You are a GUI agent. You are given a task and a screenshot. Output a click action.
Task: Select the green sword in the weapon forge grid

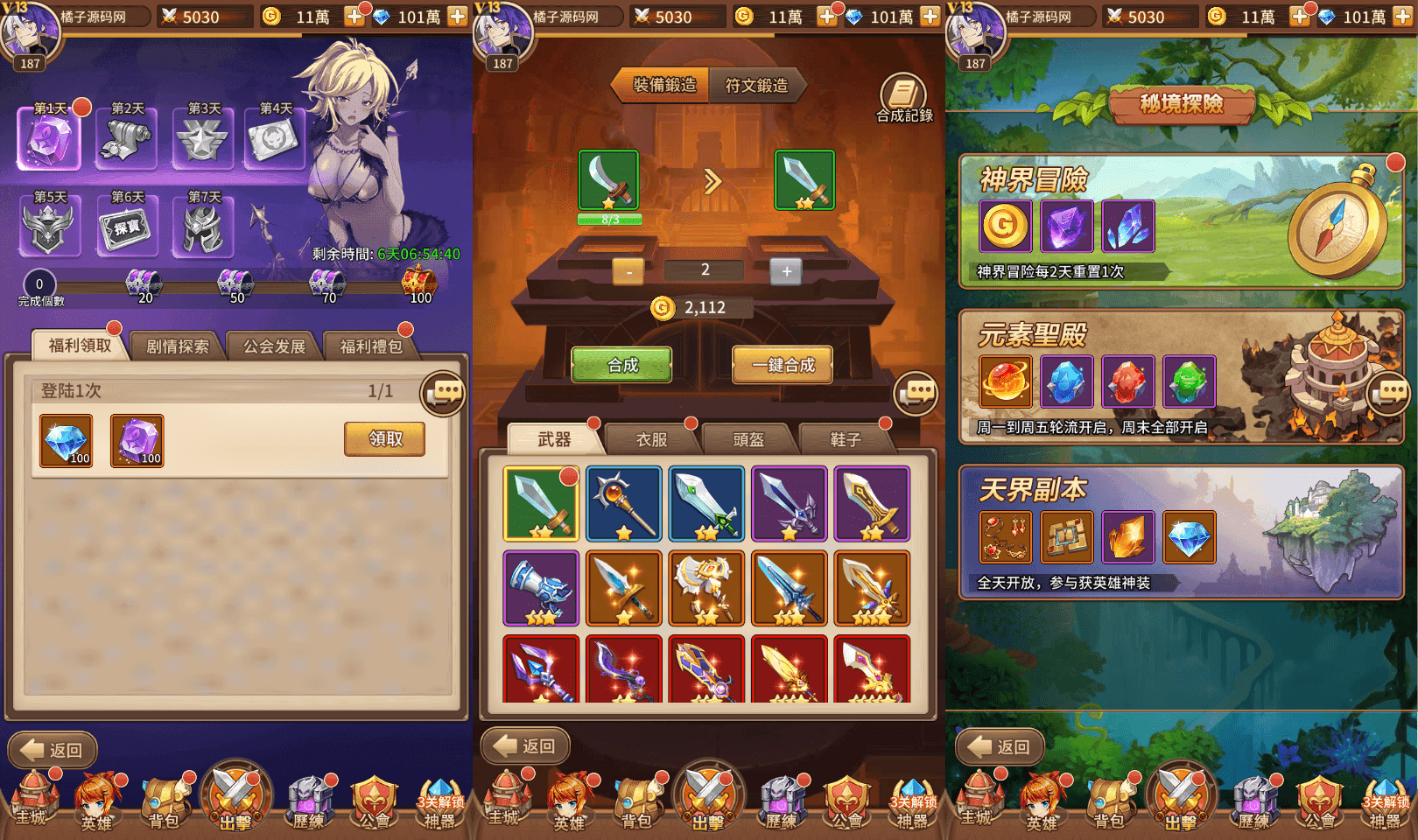point(540,503)
